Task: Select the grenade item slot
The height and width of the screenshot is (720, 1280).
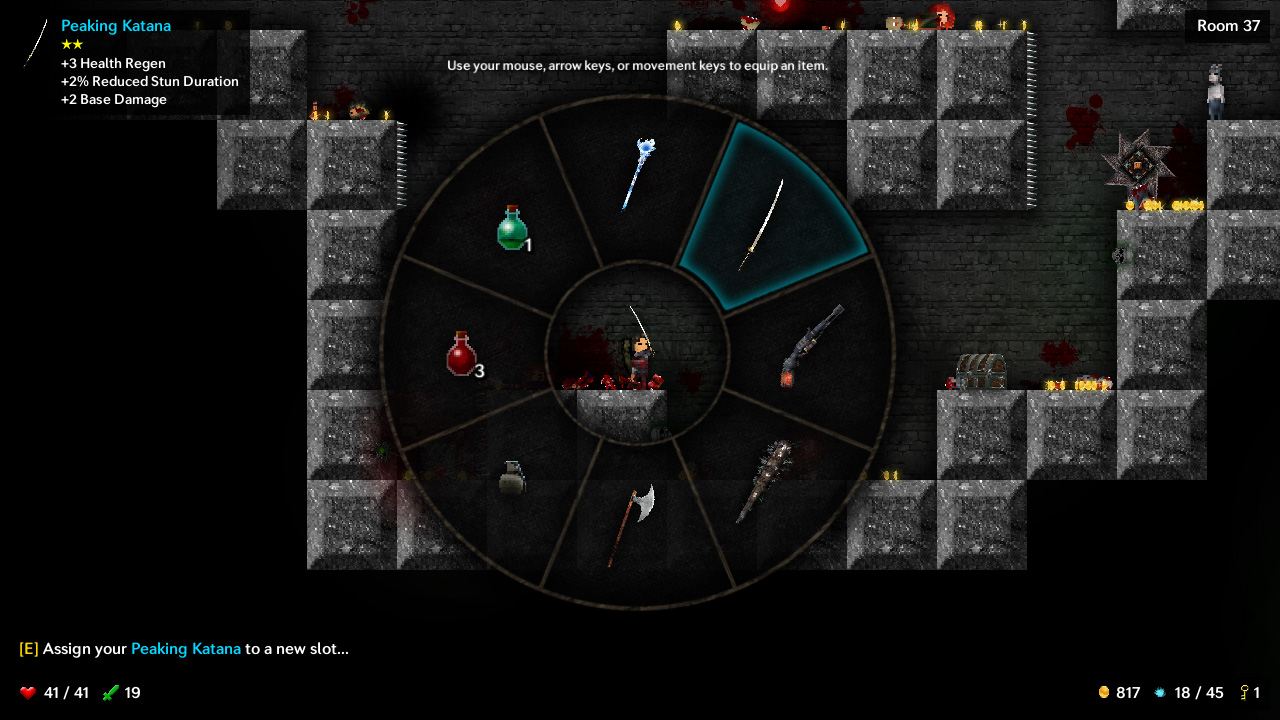Action: 510,475
